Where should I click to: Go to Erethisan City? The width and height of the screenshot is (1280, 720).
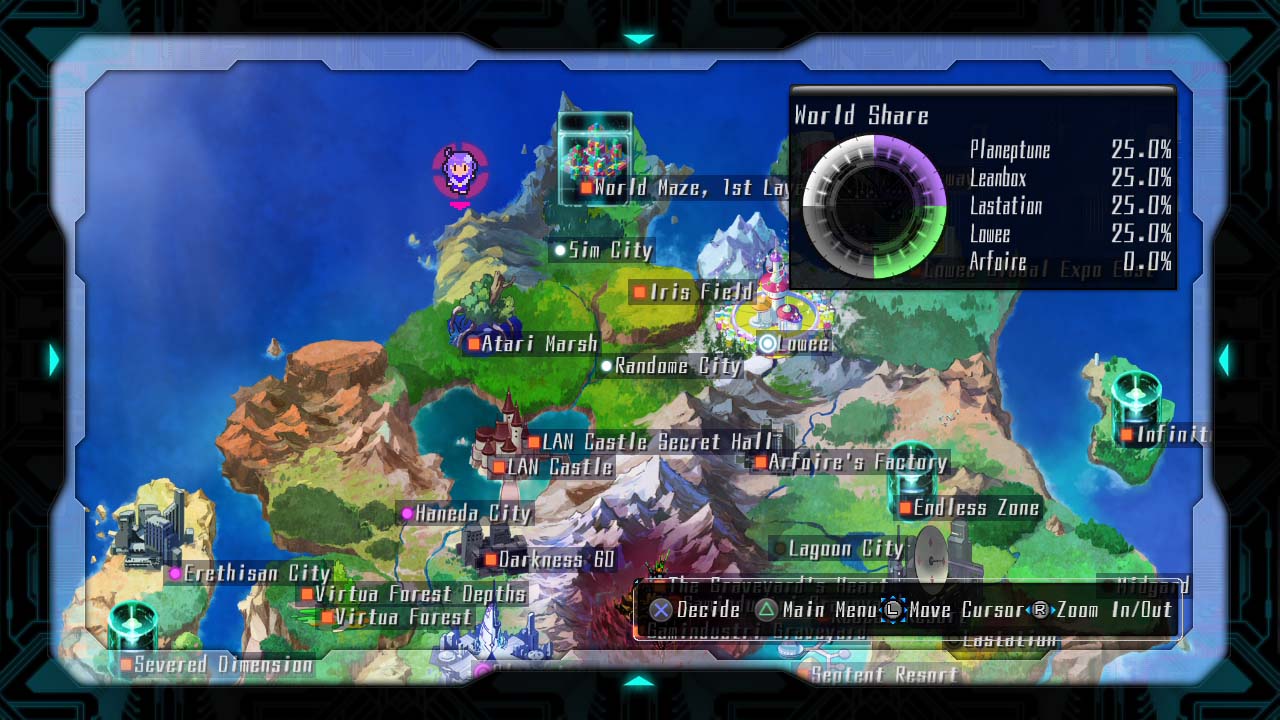176,573
